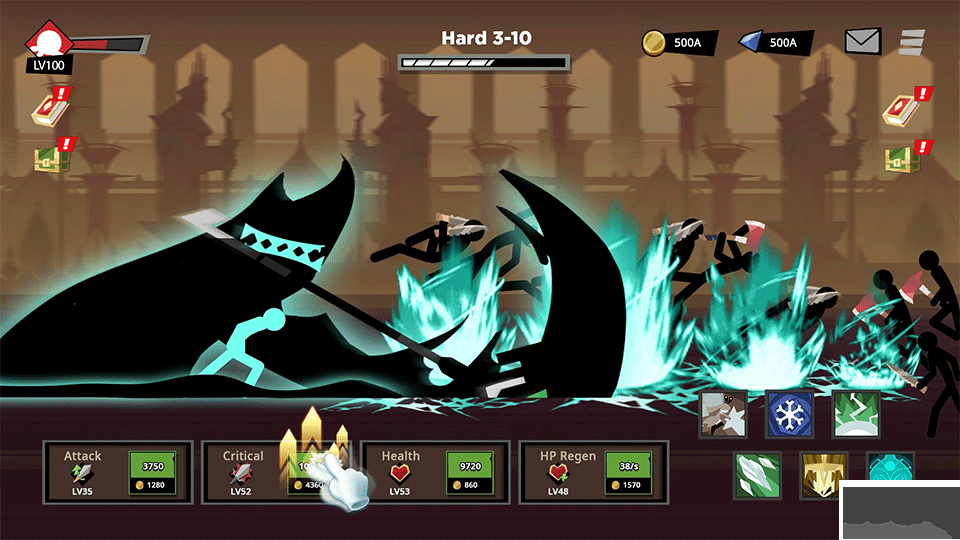The width and height of the screenshot is (960, 540).
Task: Use the cyan scarab skill
Action: point(888,472)
